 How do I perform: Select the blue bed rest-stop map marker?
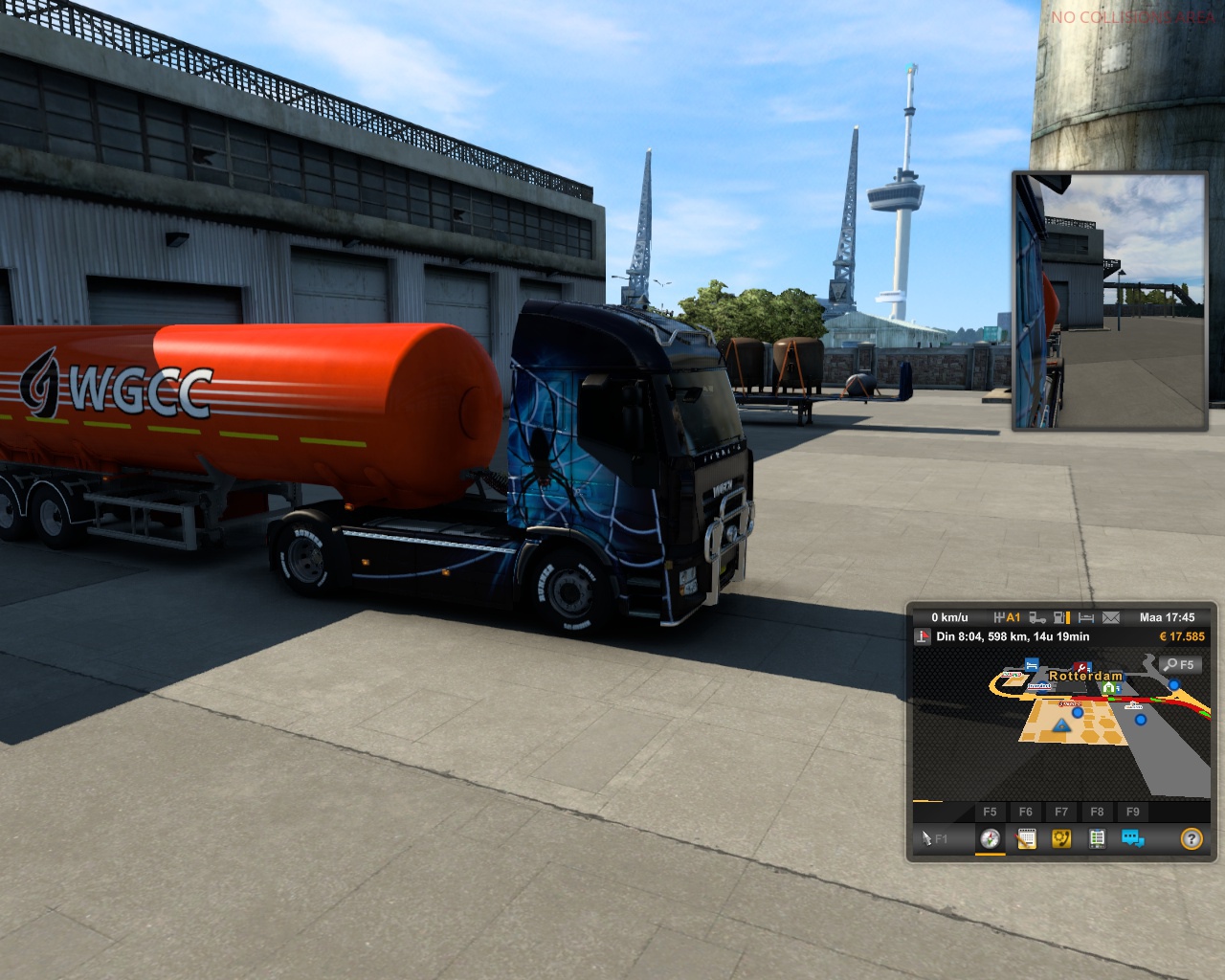click(x=1032, y=663)
